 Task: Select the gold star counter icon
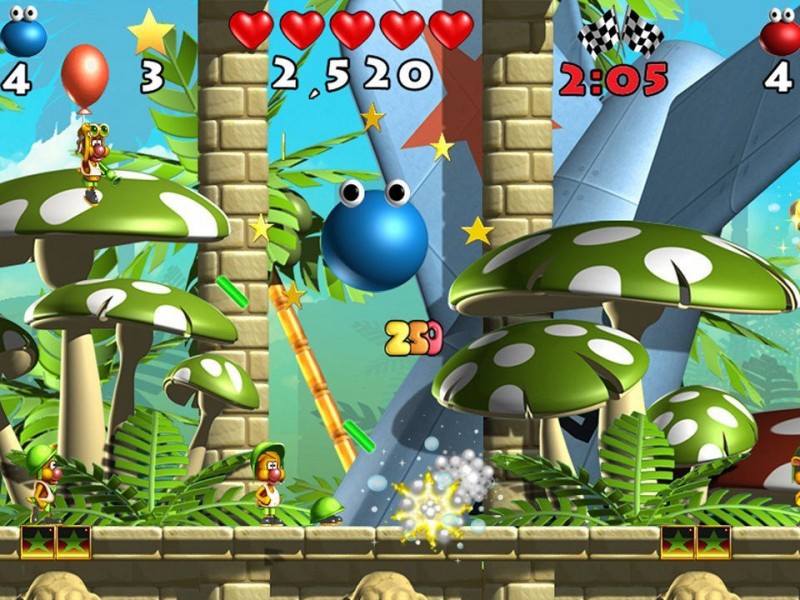pos(150,33)
